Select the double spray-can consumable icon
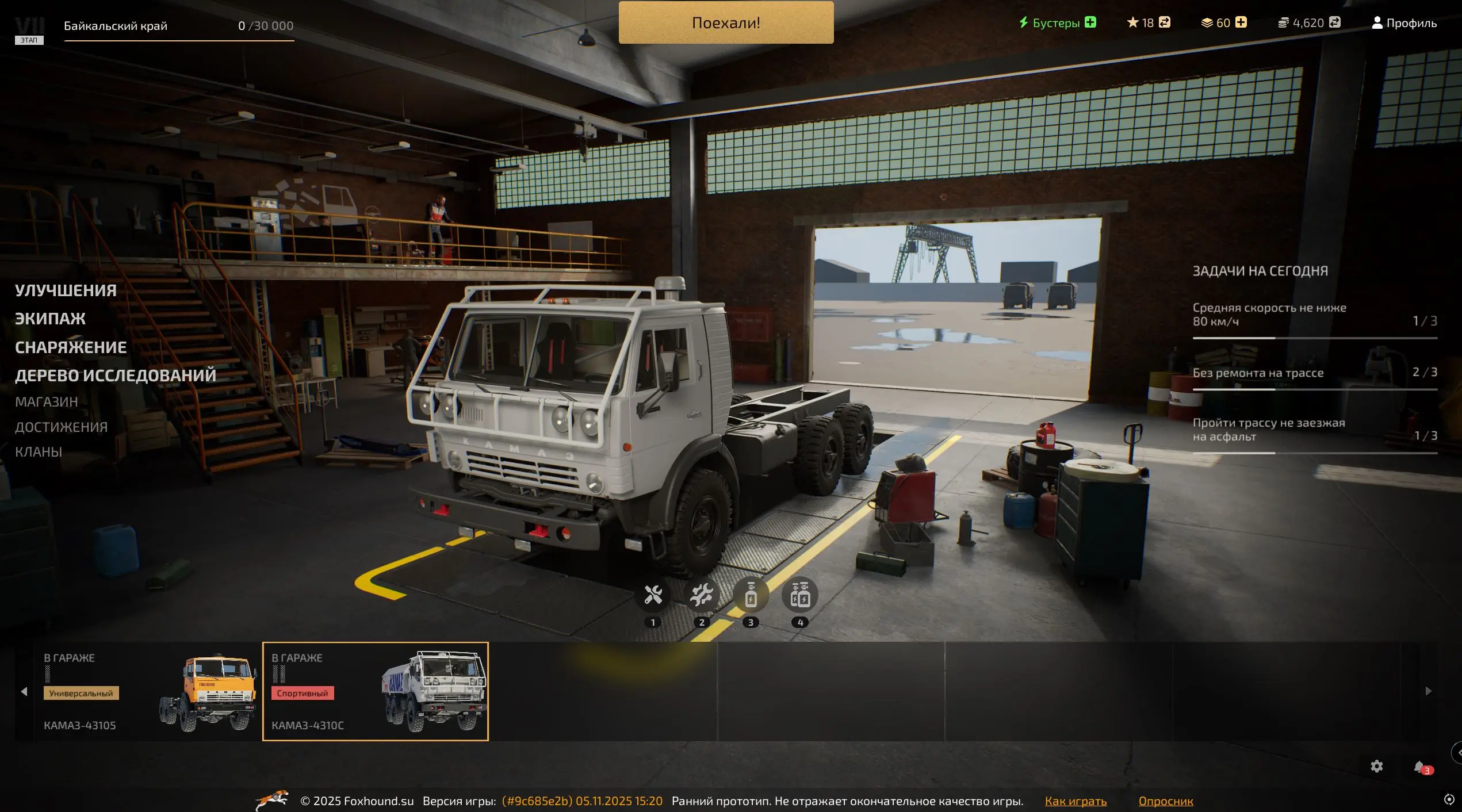The height and width of the screenshot is (812, 1462). pos(799,595)
